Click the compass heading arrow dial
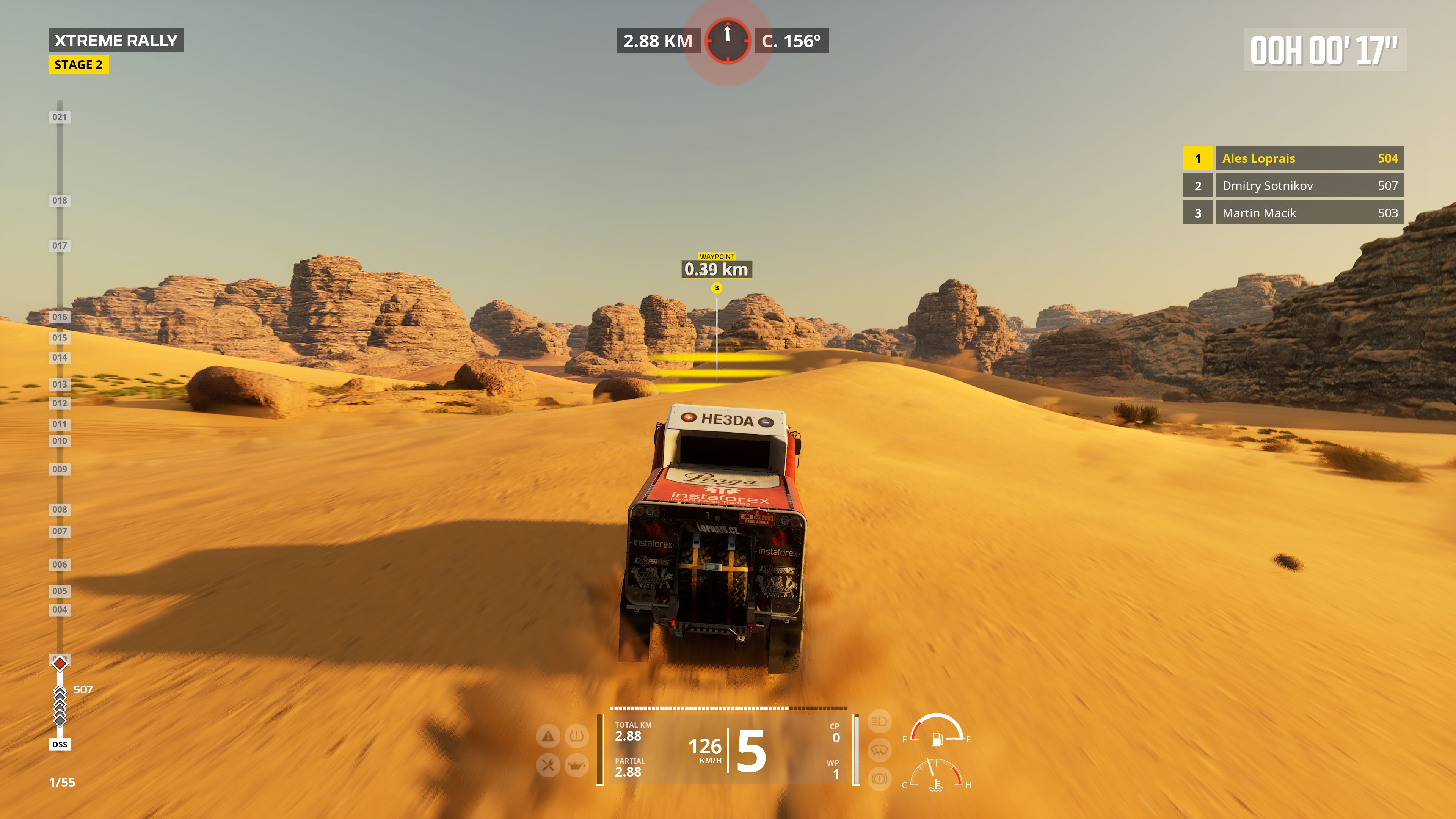 coord(728,41)
